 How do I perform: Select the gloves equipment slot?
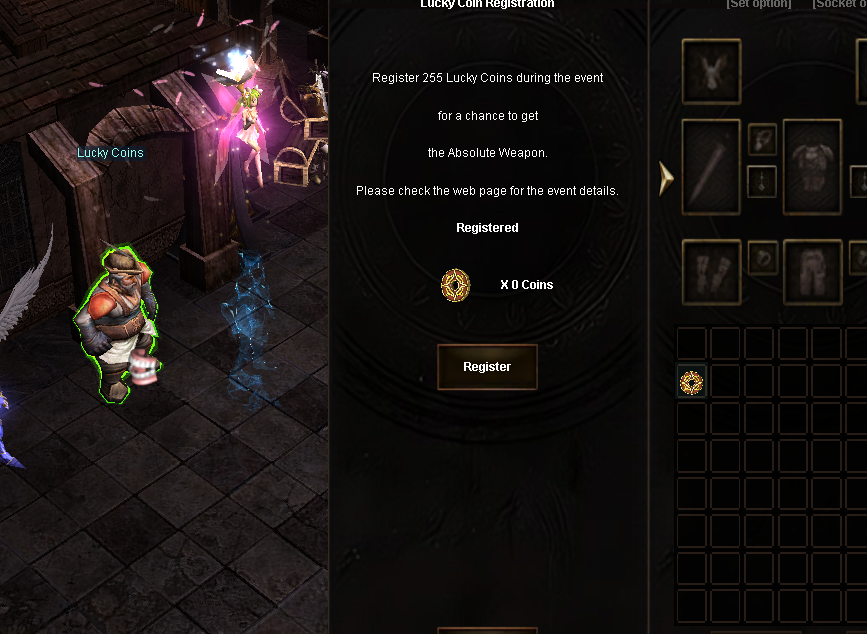(x=711, y=271)
